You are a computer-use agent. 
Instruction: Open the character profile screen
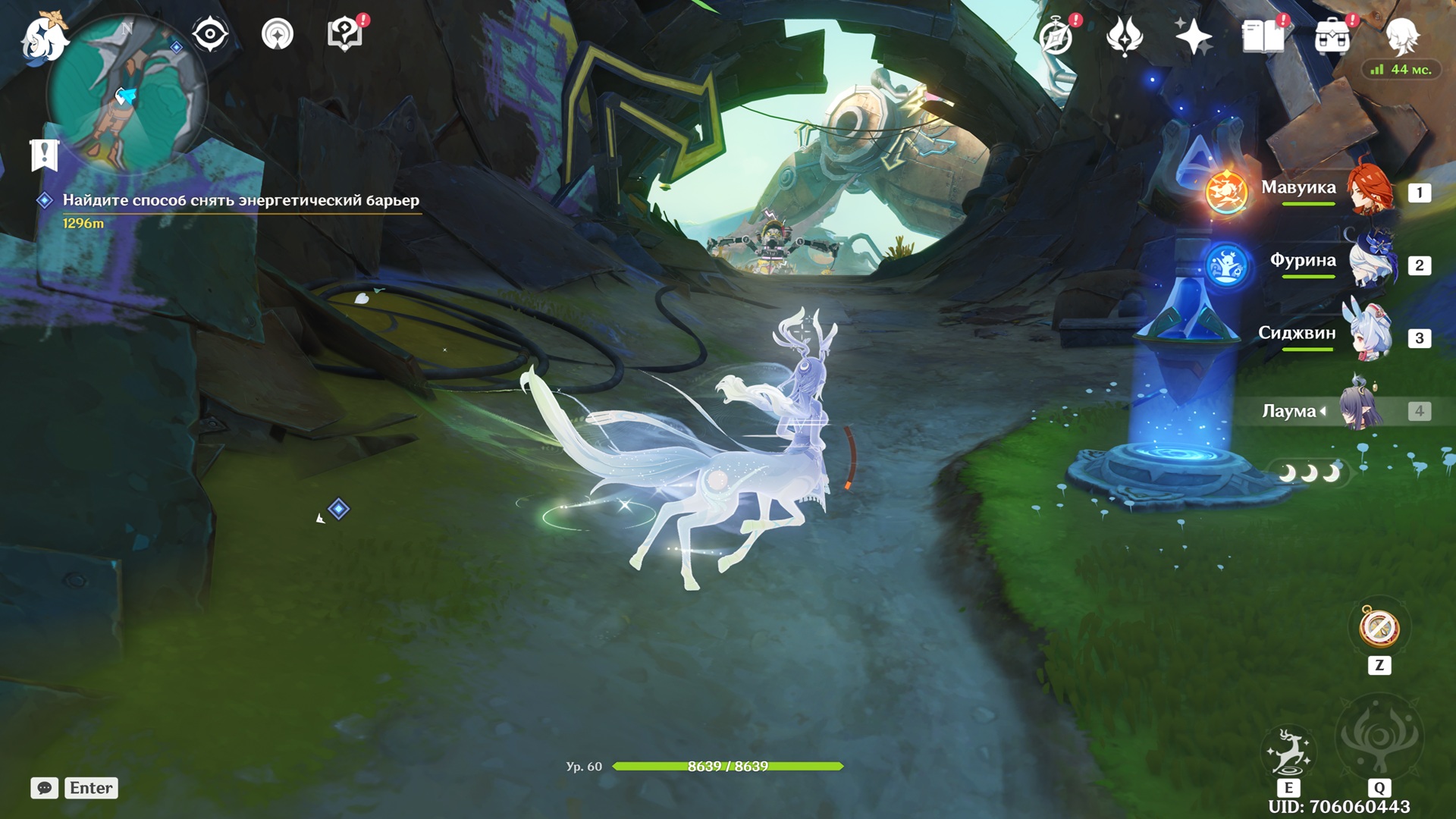click(x=1401, y=35)
